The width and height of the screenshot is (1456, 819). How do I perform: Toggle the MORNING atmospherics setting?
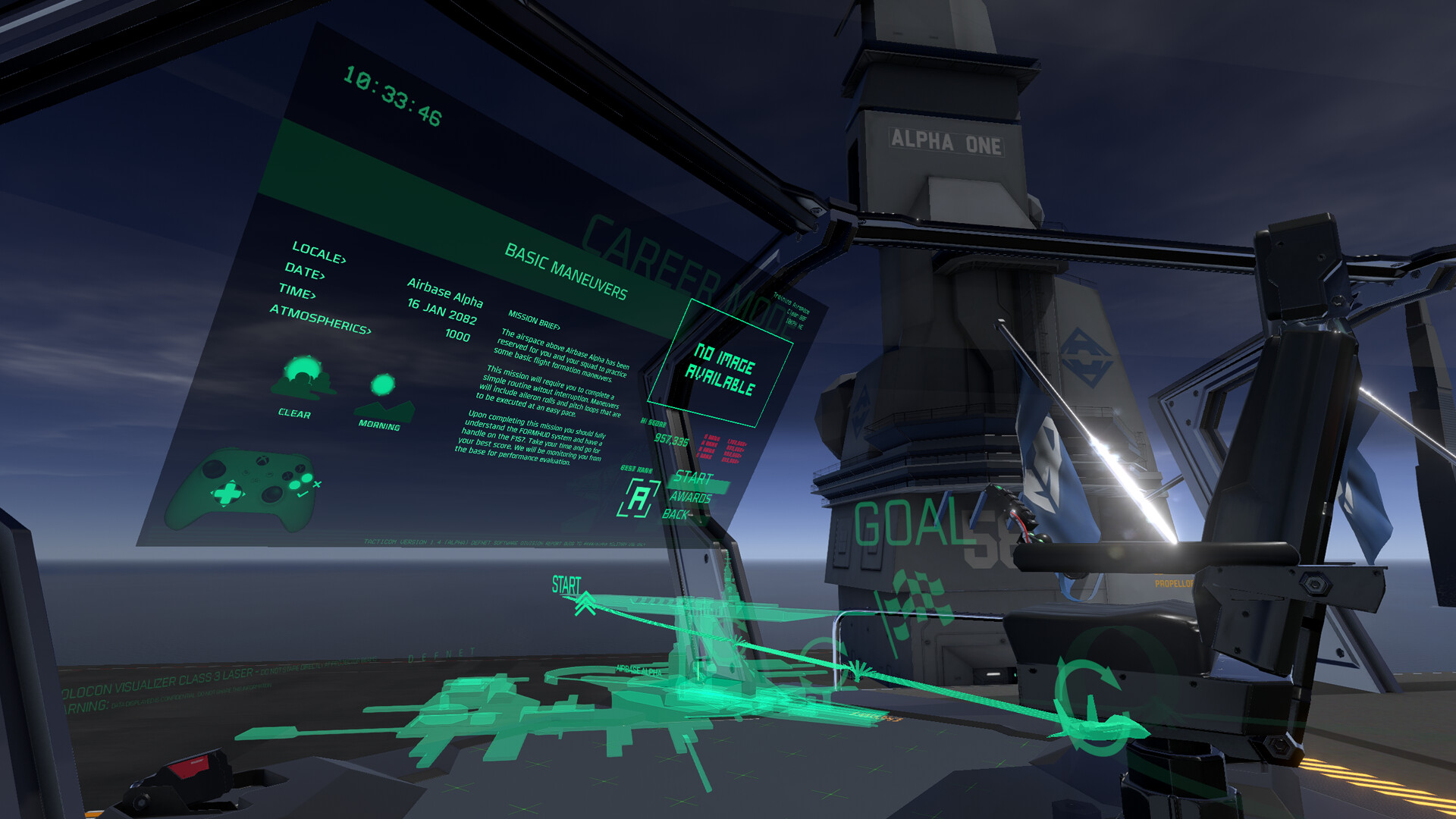point(381,387)
